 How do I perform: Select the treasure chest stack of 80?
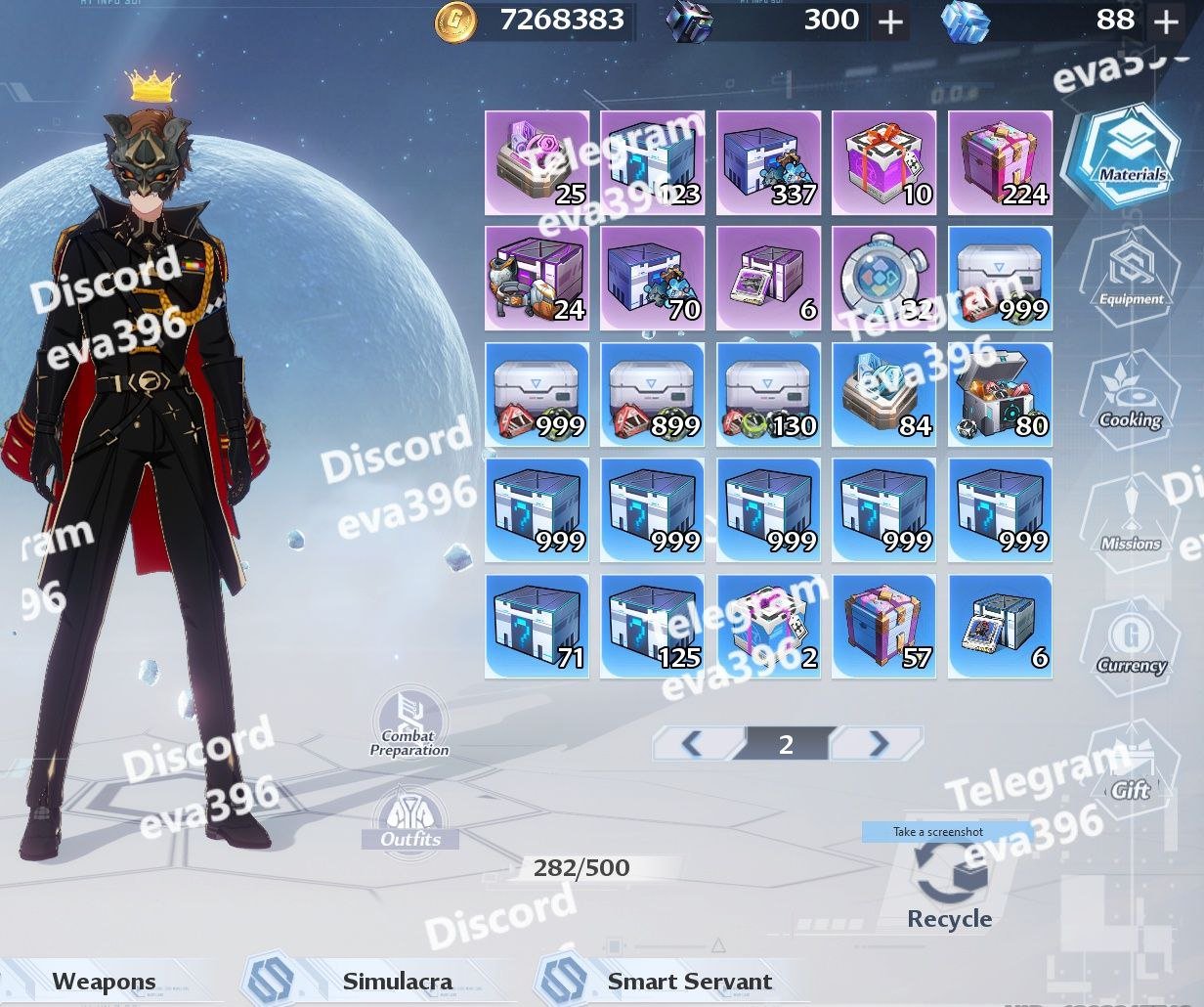(x=1000, y=394)
